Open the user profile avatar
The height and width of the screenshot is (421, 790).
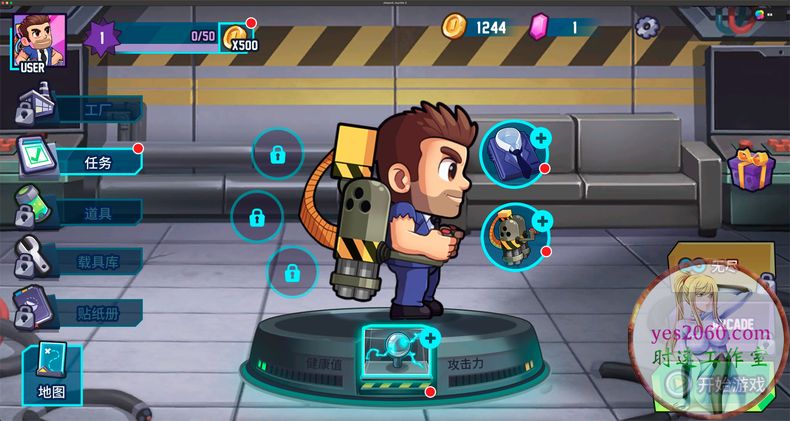pos(39,42)
